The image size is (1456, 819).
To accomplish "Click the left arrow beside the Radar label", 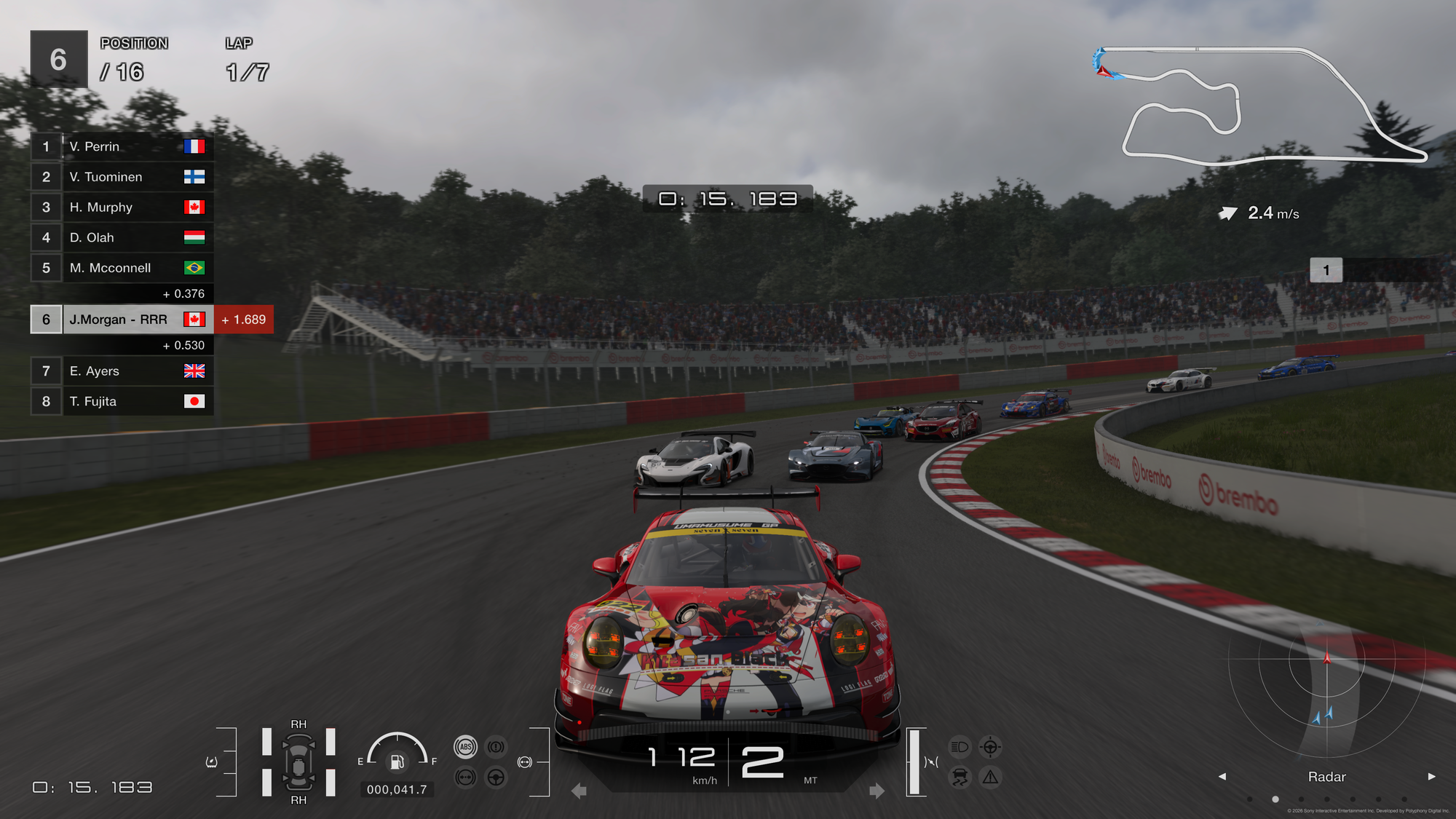I will pyautogui.click(x=1223, y=777).
